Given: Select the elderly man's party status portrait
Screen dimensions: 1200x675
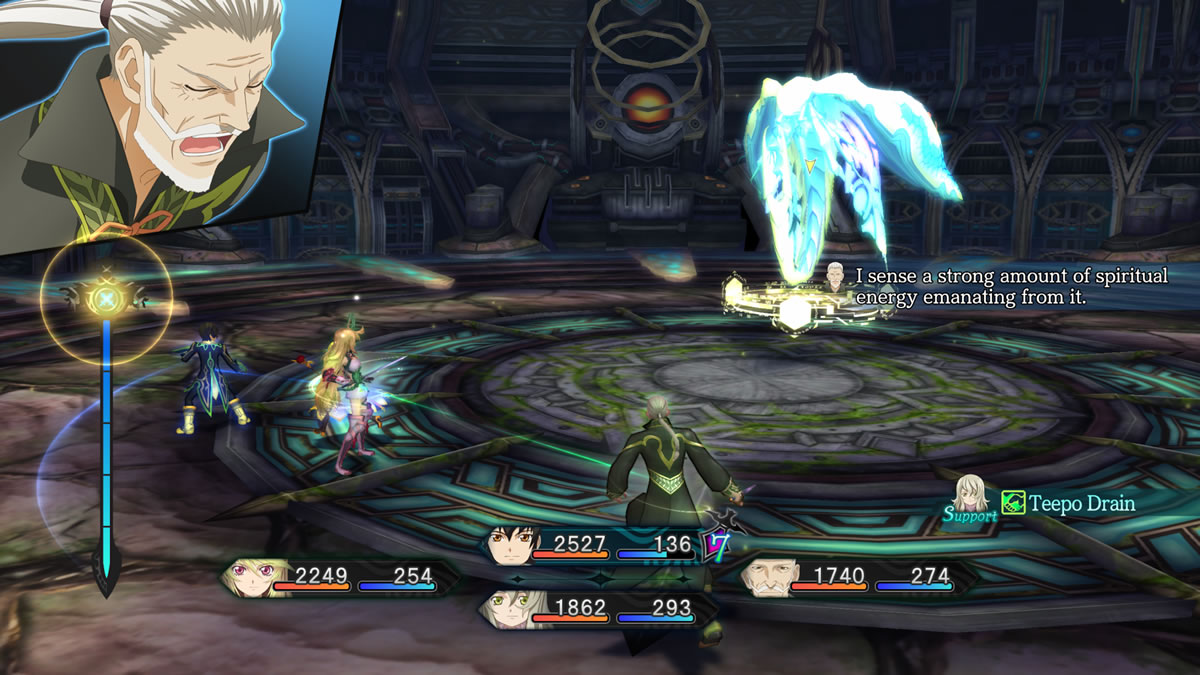Looking at the screenshot, I should coord(765,576).
